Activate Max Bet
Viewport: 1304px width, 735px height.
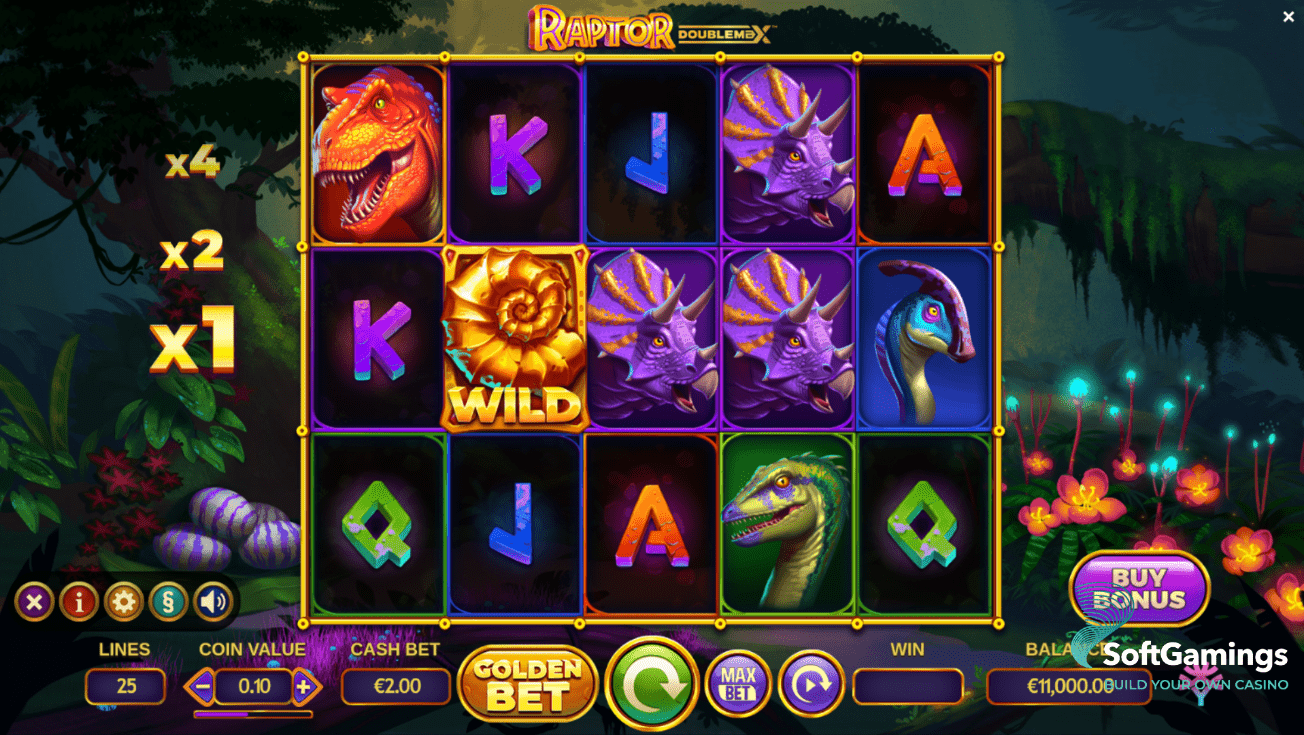[x=737, y=684]
